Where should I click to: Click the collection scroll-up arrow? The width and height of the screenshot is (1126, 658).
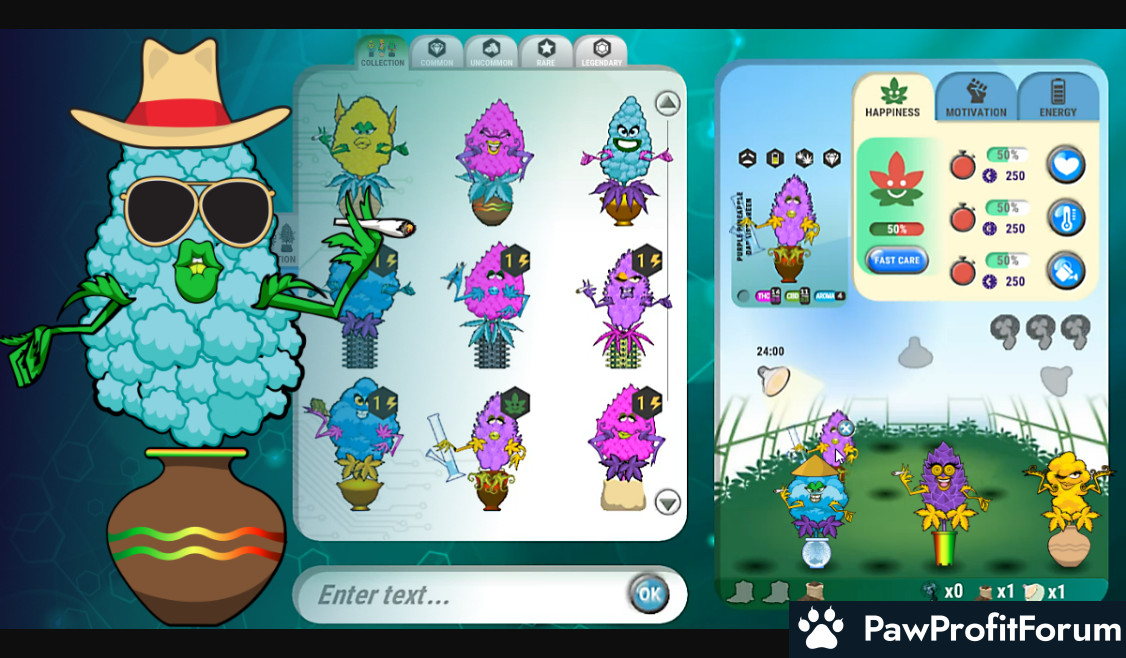[x=667, y=103]
